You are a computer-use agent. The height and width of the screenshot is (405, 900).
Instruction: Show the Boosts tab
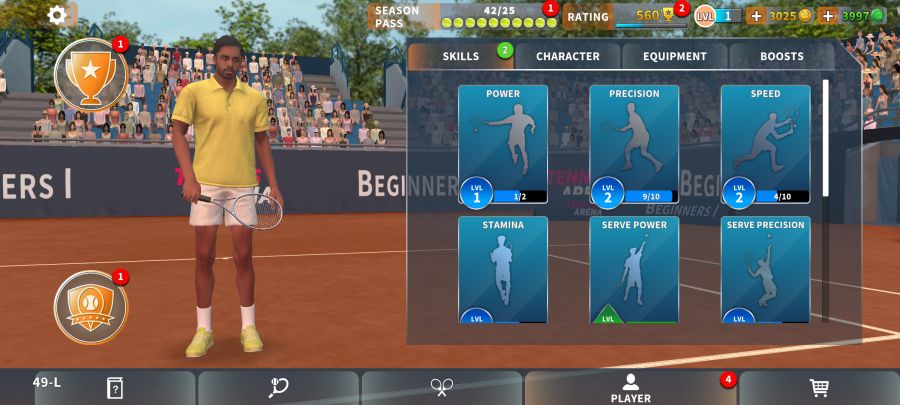coord(781,56)
